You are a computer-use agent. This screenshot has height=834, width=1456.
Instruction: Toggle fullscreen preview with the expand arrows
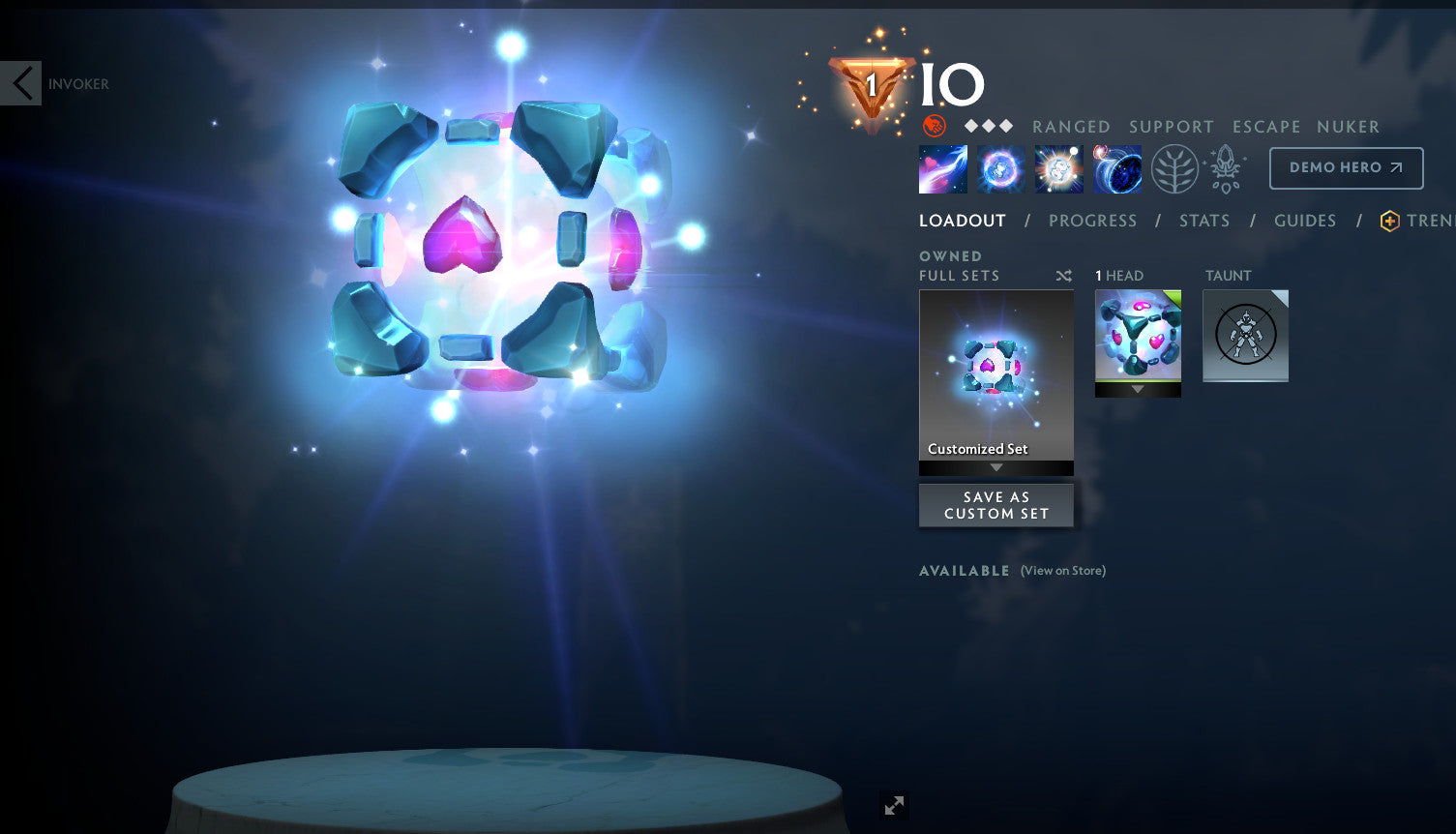[893, 805]
